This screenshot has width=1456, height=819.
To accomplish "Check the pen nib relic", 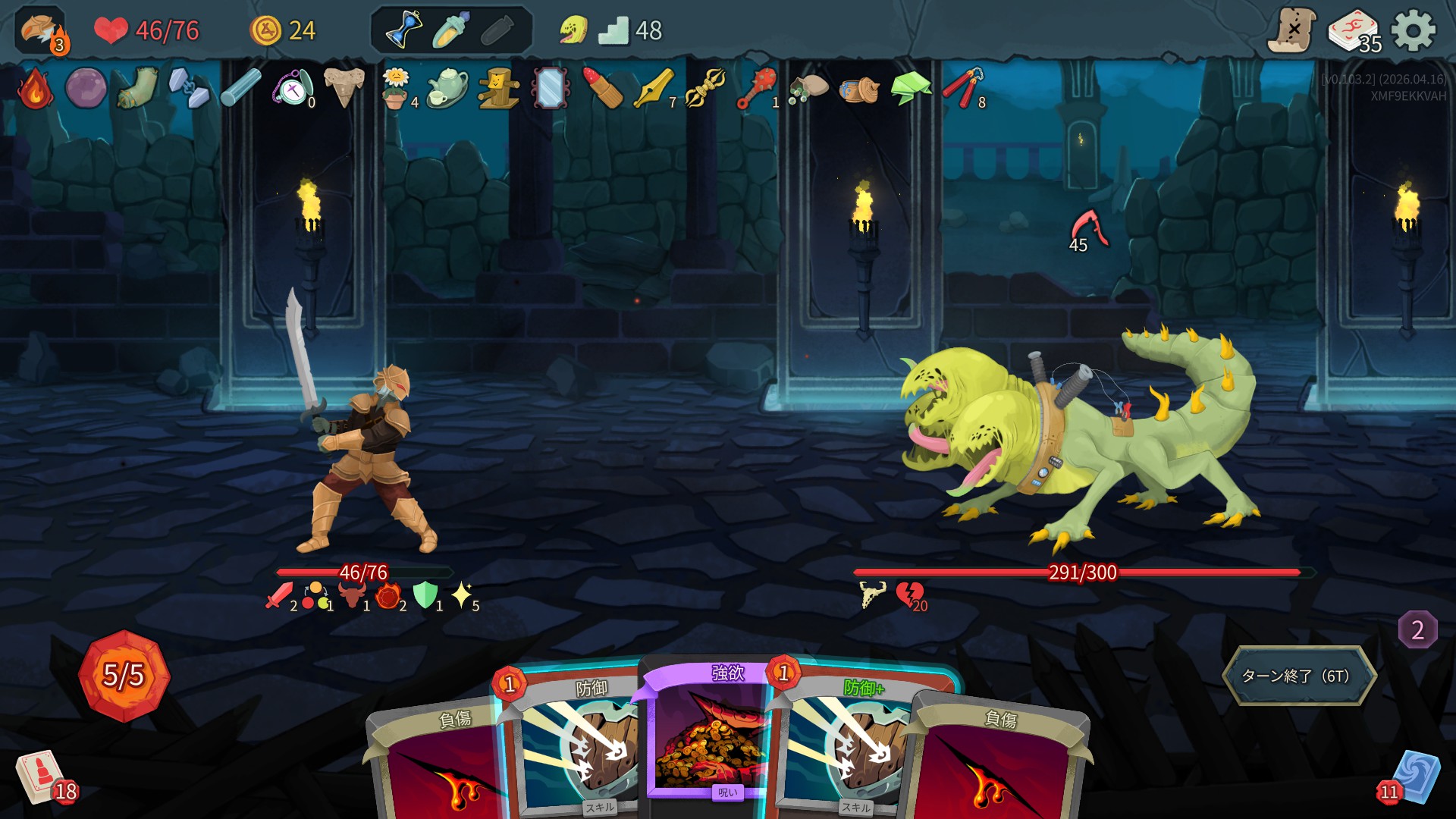I will coord(653,89).
